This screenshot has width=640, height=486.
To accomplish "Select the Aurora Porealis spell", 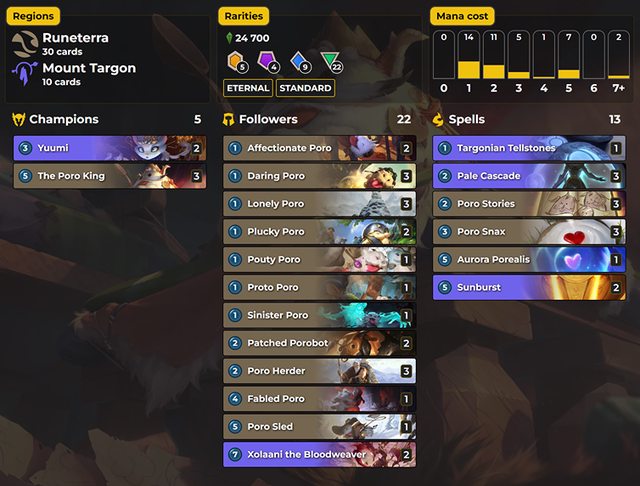I will point(529,259).
